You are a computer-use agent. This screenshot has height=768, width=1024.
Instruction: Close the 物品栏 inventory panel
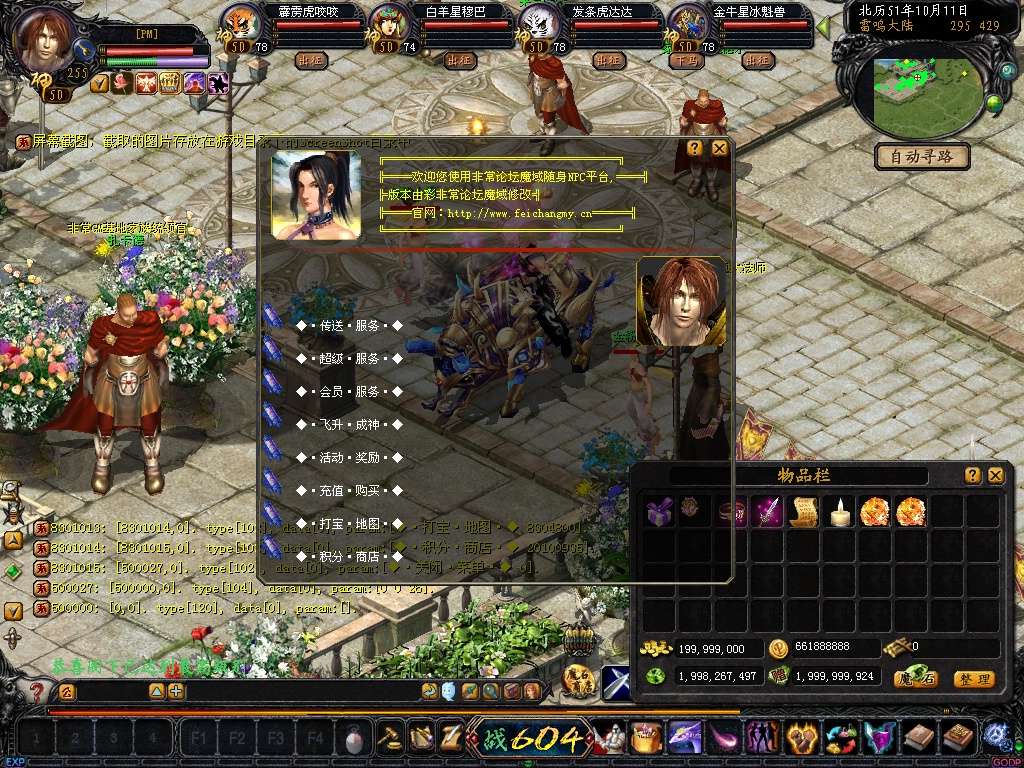[x=995, y=476]
